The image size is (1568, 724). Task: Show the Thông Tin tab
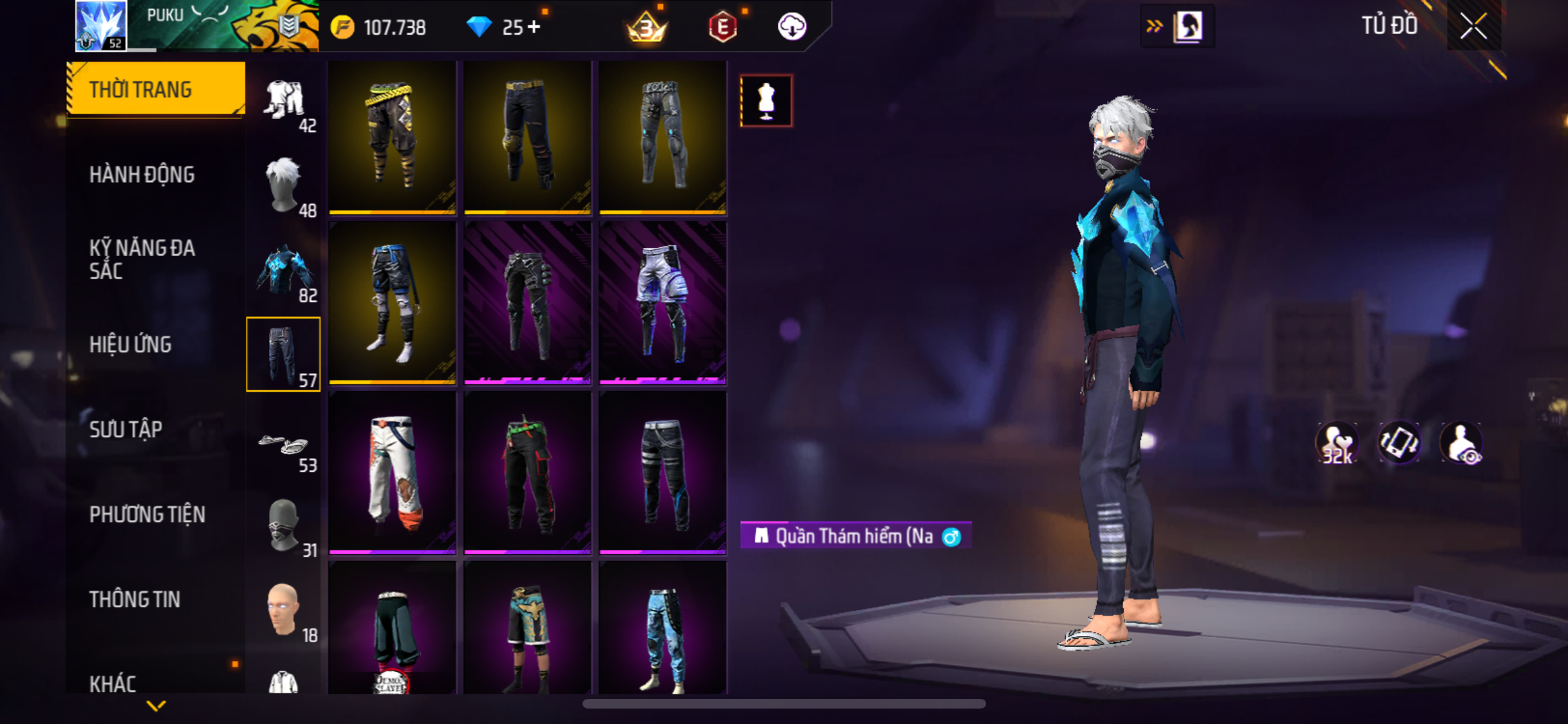135,599
